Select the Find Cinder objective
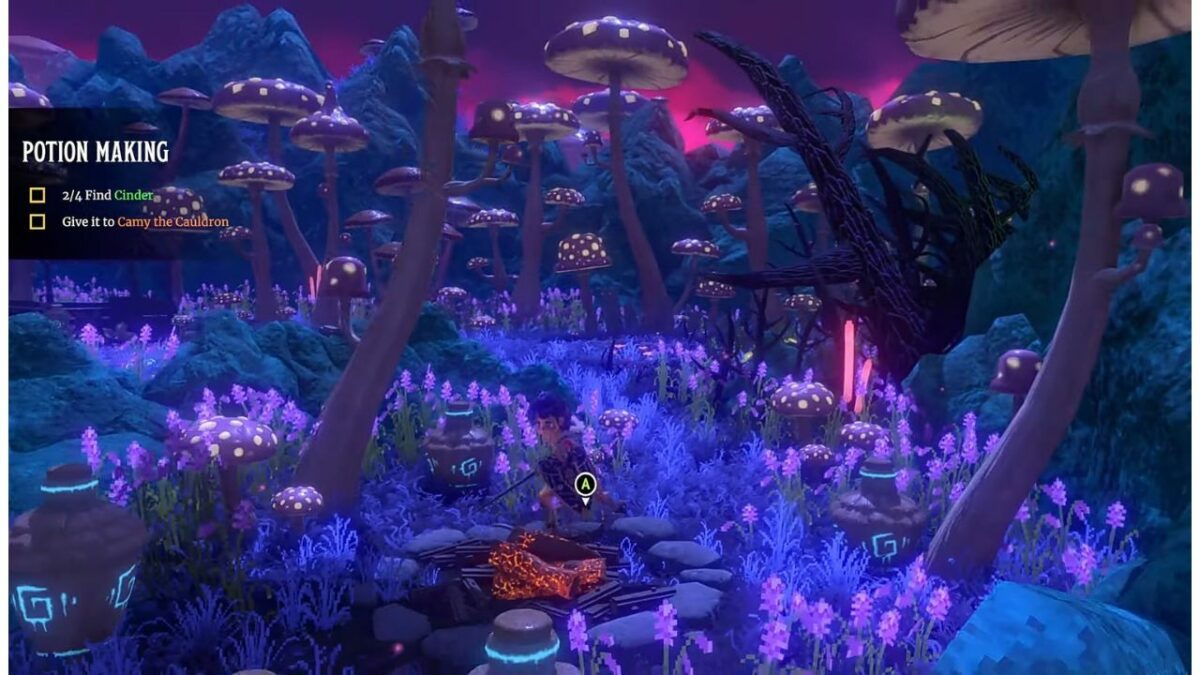The height and width of the screenshot is (675, 1200). (105, 196)
